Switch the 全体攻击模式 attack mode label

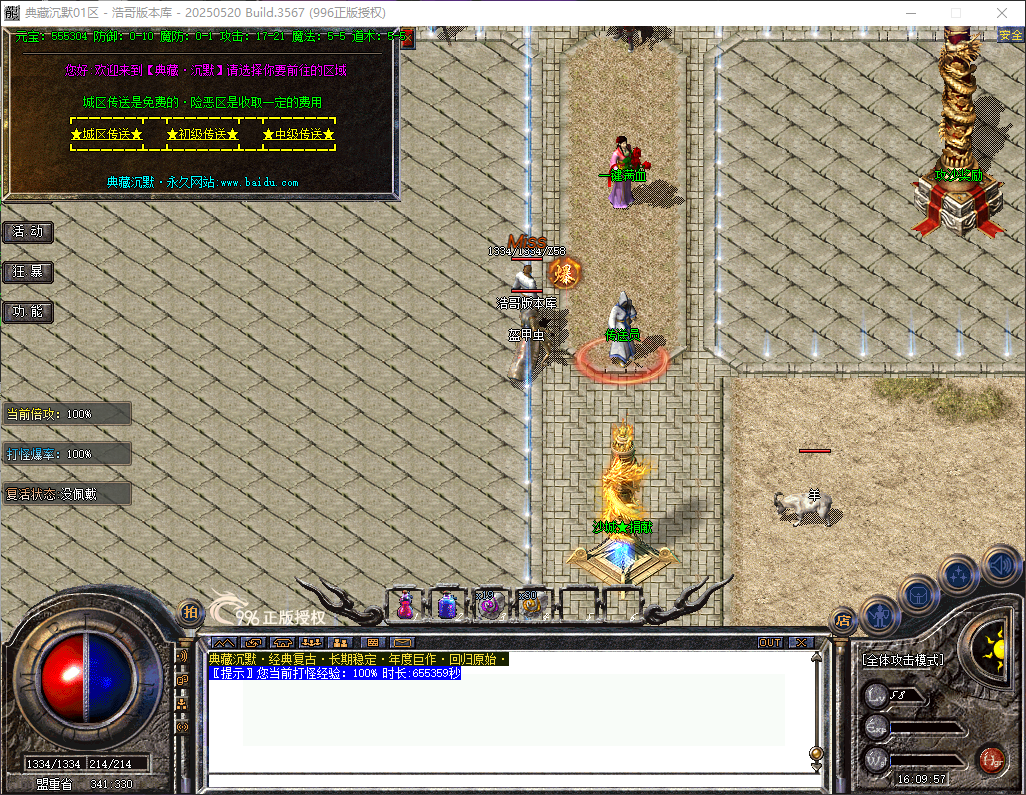pyautogui.click(x=903, y=661)
